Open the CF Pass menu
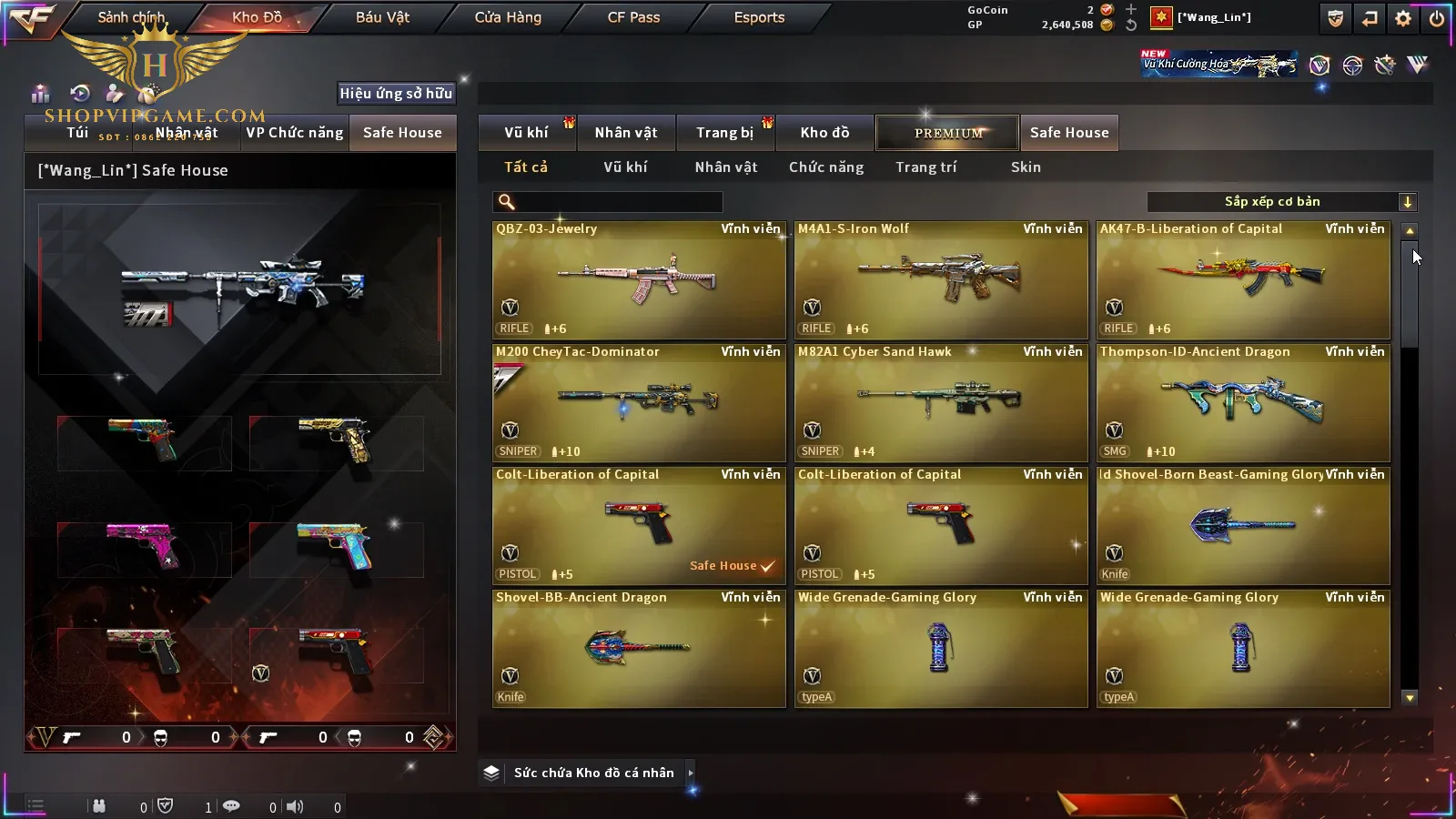The image size is (1456, 819). click(633, 17)
